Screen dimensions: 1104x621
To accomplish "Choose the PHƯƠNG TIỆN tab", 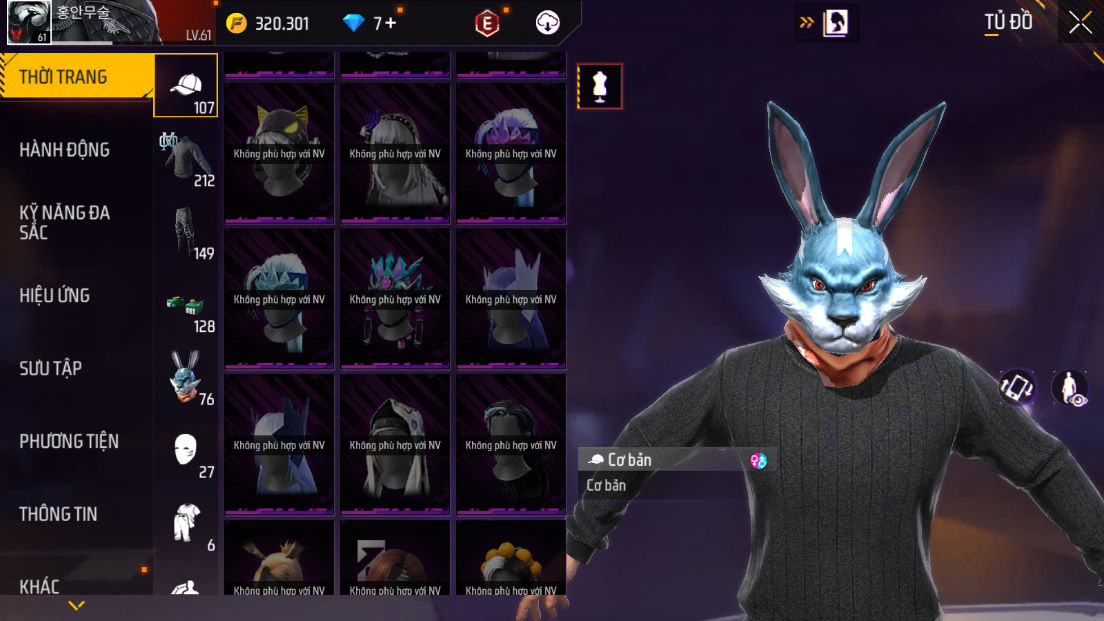I will coord(69,441).
